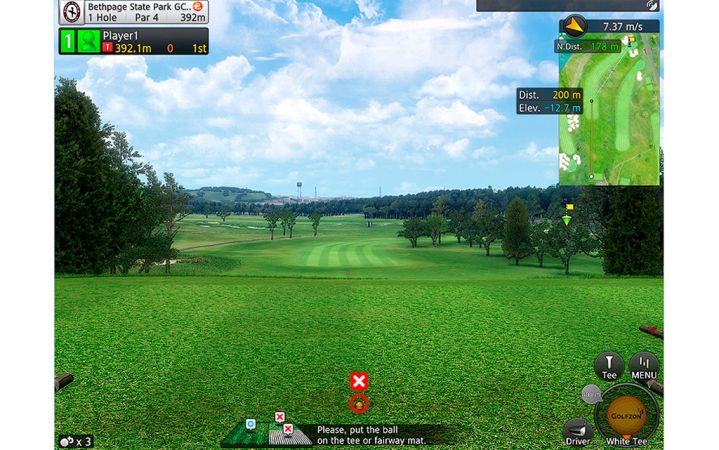Viewport: 719px width, 450px height.
Task: Click the hitting mat placement diagram
Action: click(x=265, y=433)
